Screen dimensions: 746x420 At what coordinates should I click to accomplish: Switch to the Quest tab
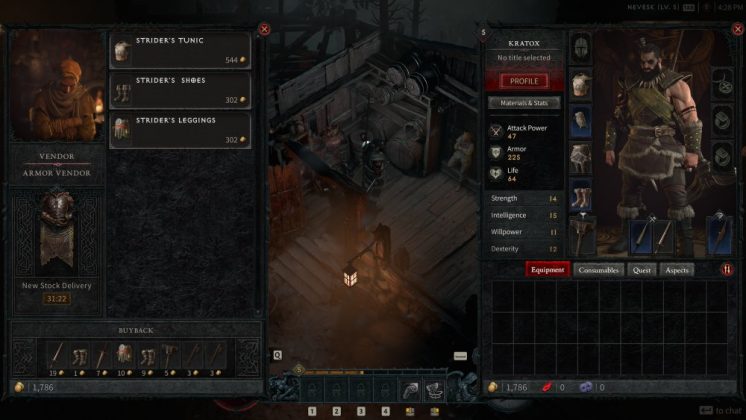point(642,270)
